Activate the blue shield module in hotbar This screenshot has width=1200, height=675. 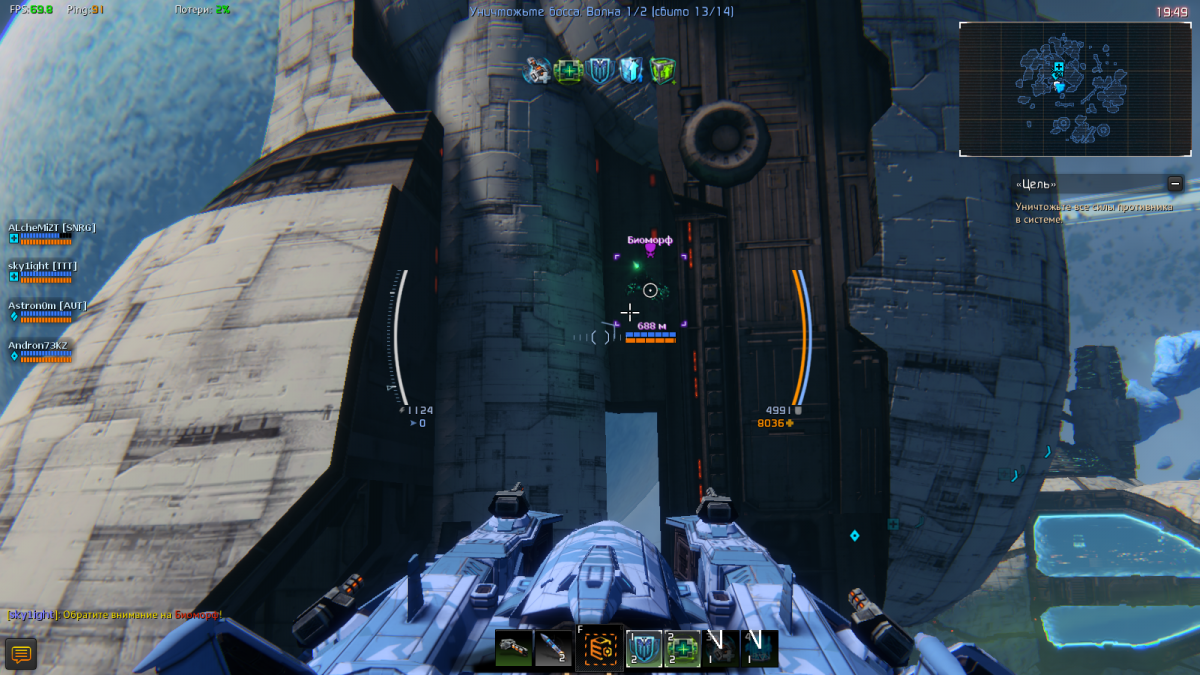[645, 649]
